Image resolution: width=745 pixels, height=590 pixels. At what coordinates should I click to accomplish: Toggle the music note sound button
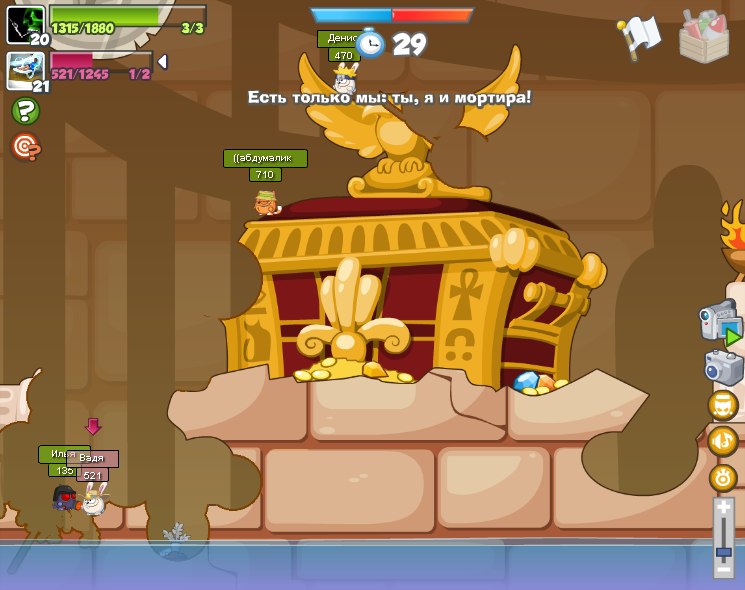click(722, 441)
